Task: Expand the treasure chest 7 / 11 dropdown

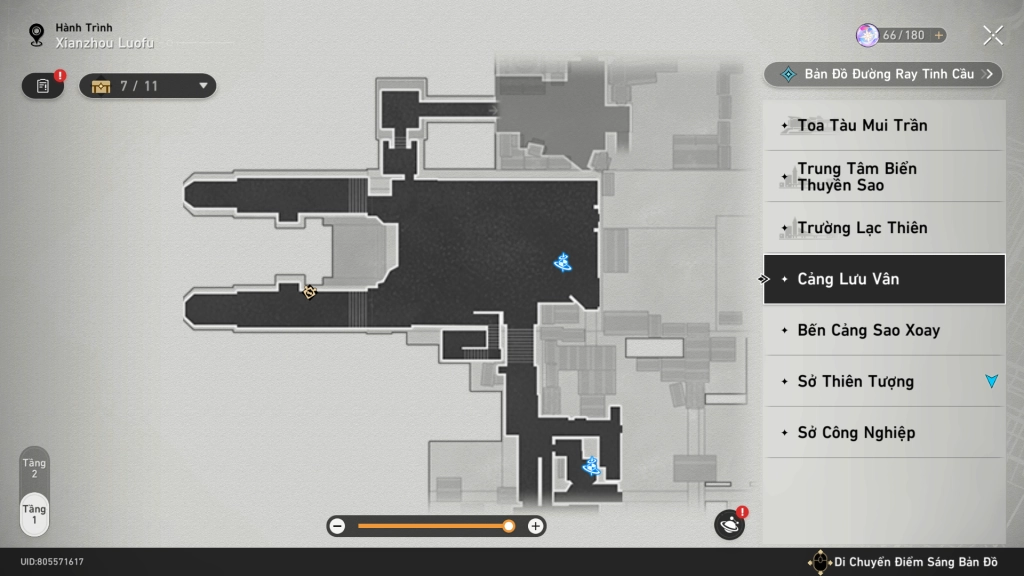Action: pyautogui.click(x=148, y=86)
